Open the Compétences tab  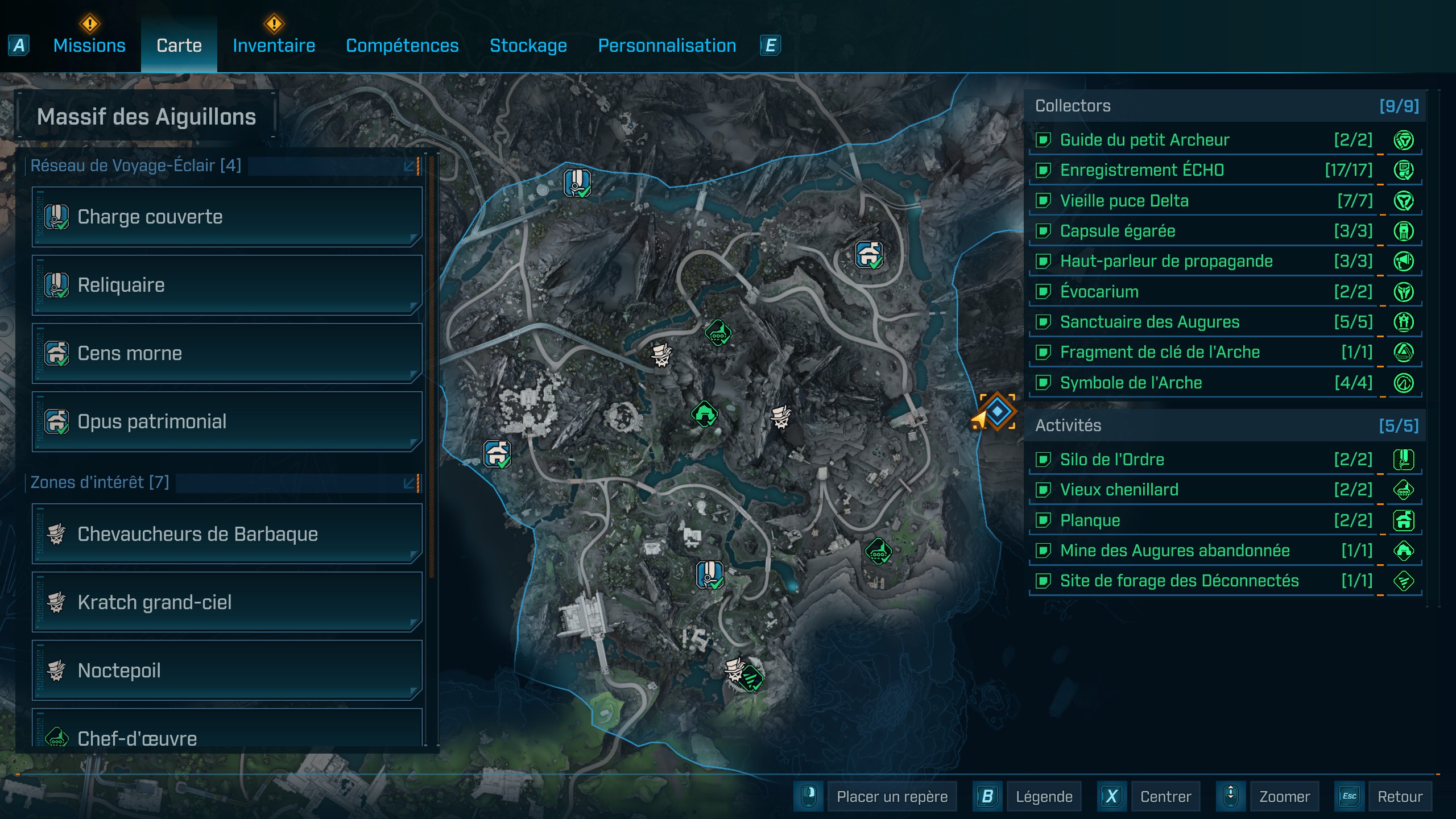point(402,45)
